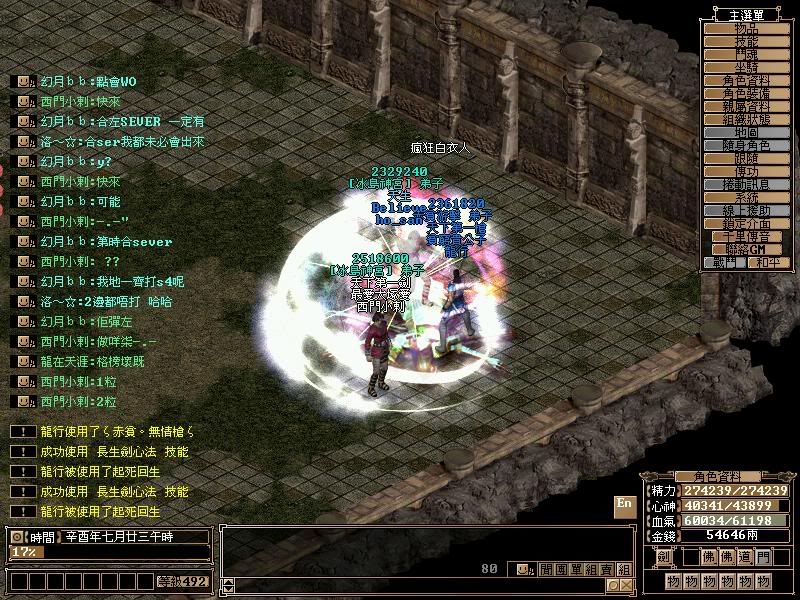Open the 物品 items menu entry
The height and width of the screenshot is (600, 800).
(x=746, y=28)
